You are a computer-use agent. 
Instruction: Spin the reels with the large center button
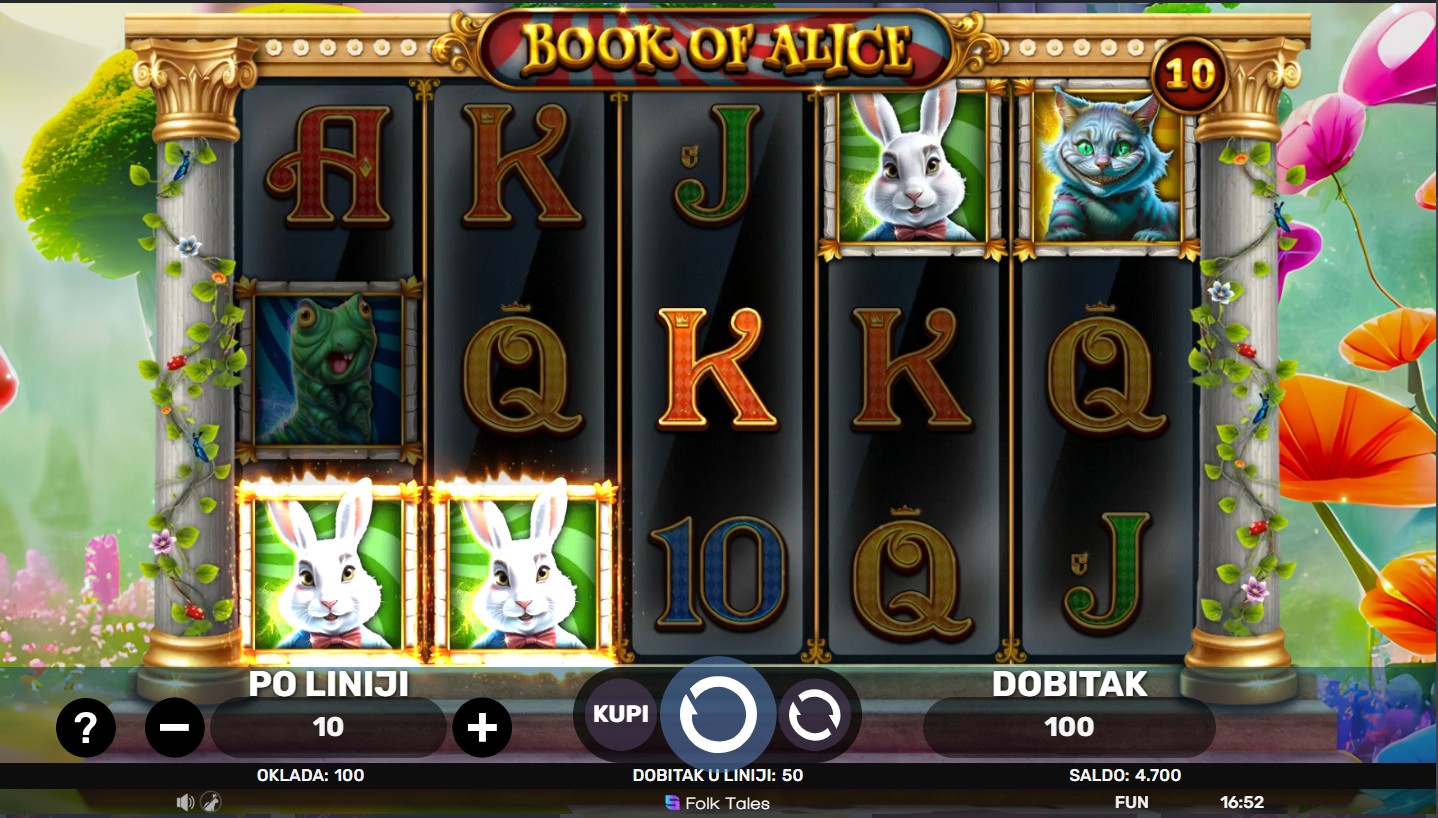(x=717, y=714)
